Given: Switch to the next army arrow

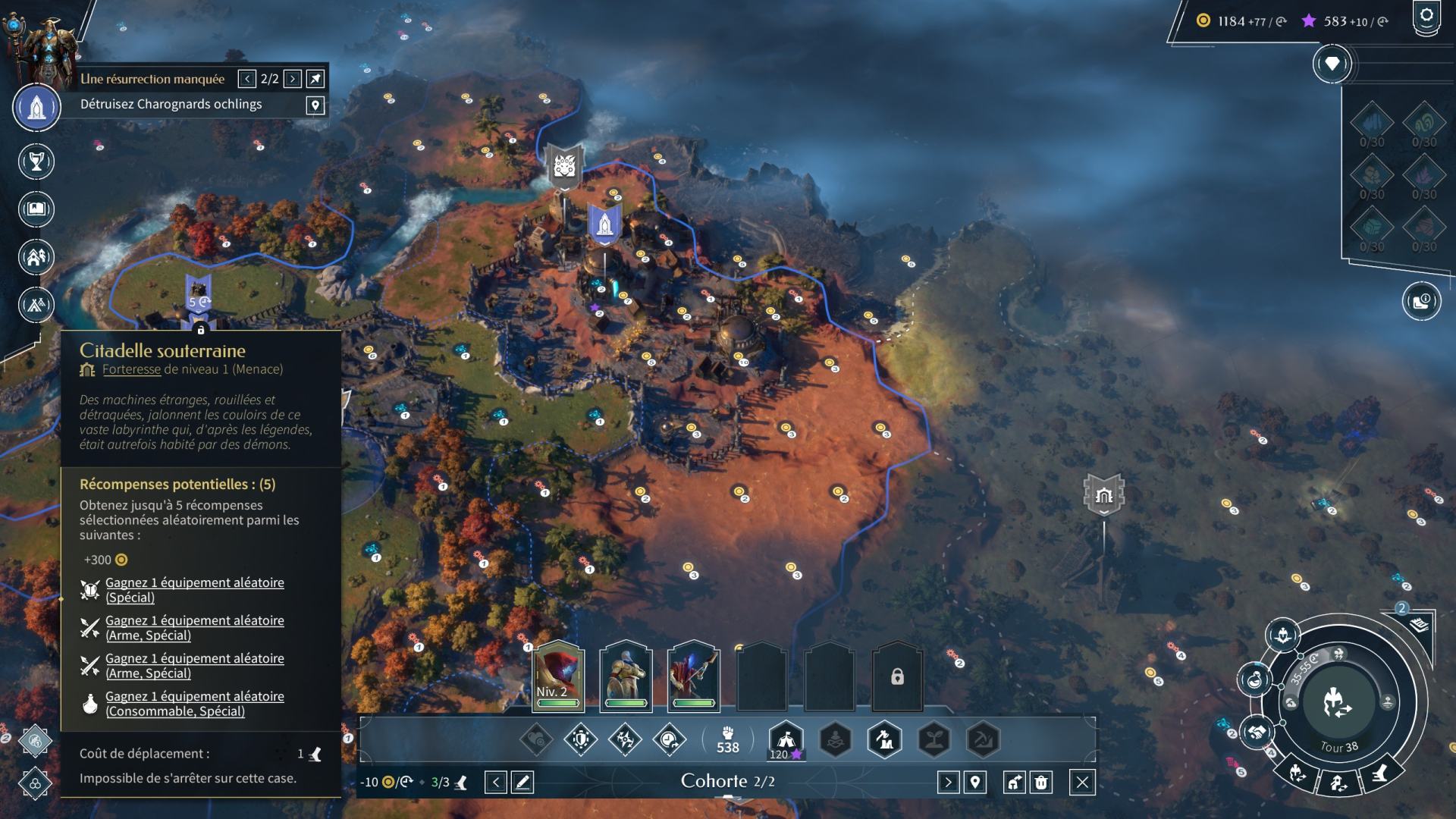Looking at the screenshot, I should click(x=948, y=782).
